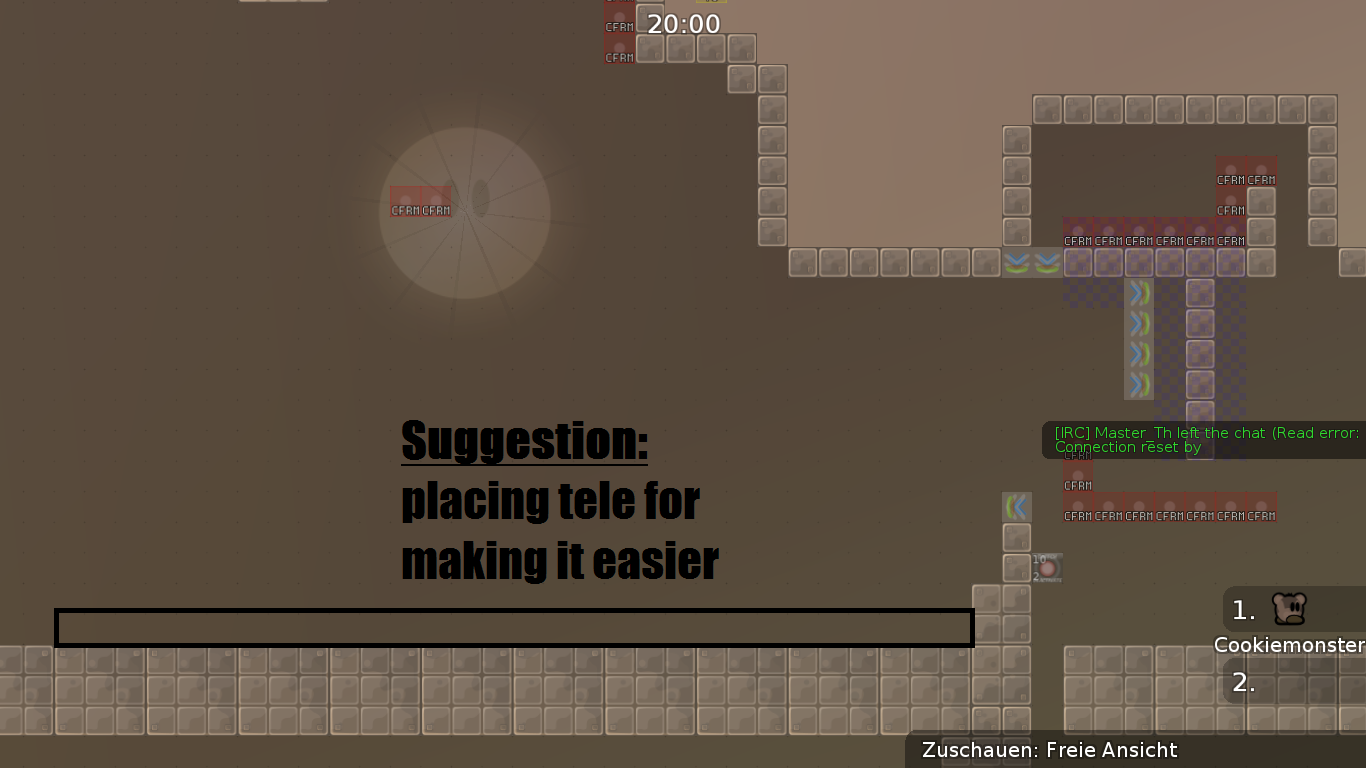Click the topmost red CFRM block near the timer
The image size is (1366, 768).
tap(618, 28)
